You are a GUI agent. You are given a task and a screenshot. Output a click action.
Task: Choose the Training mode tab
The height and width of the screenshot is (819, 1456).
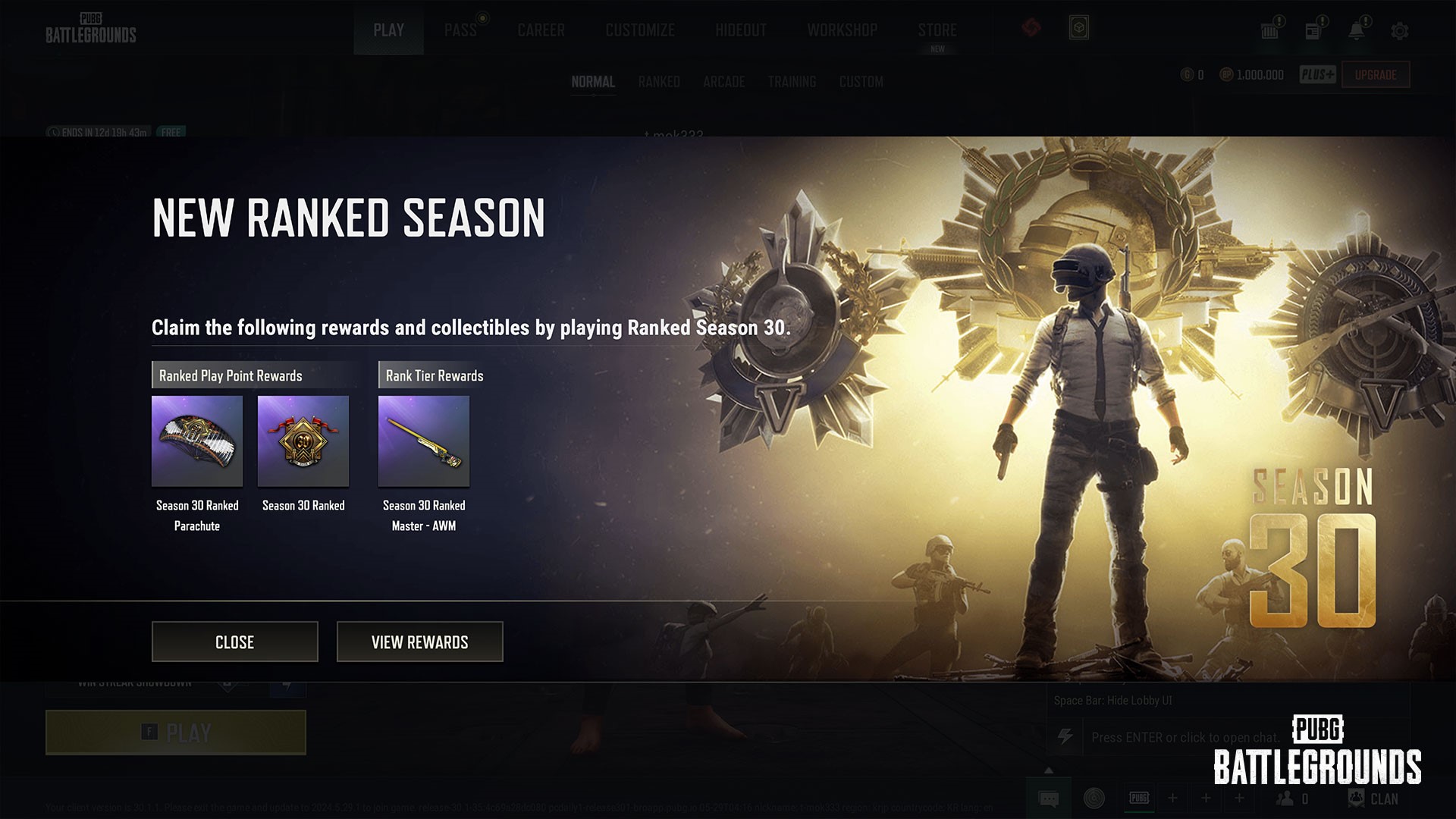[x=792, y=82]
